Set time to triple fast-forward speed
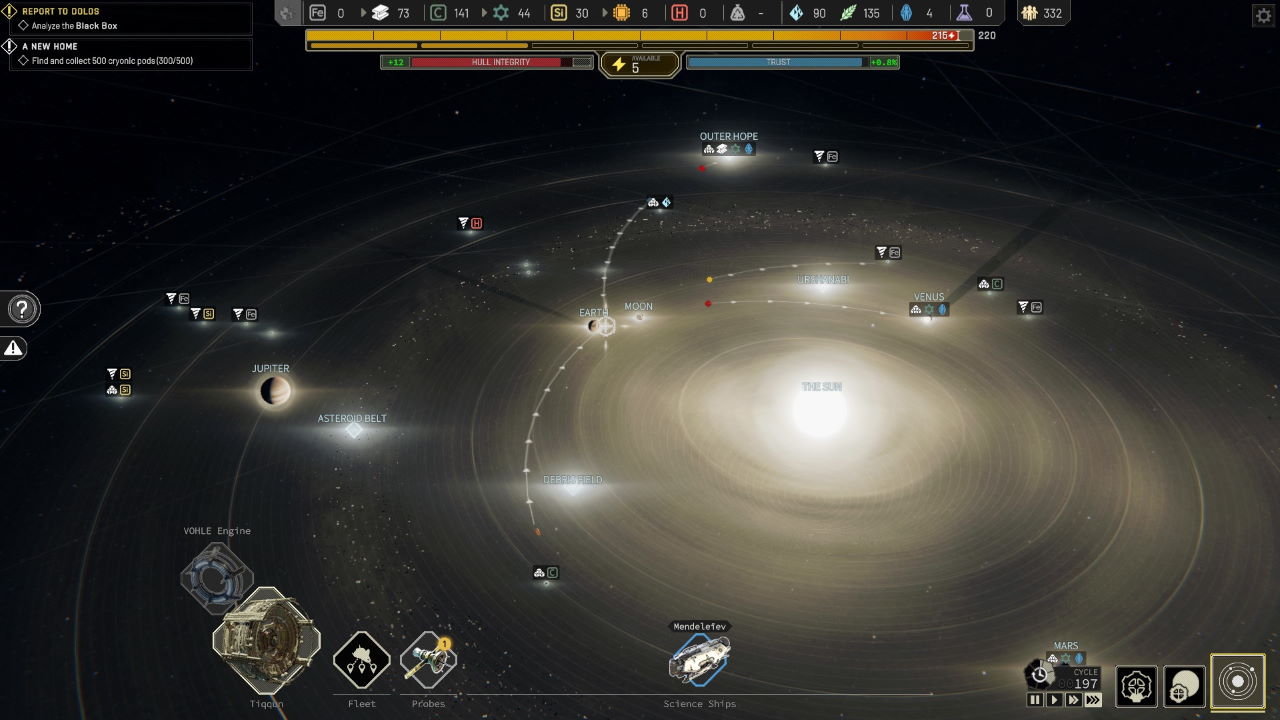This screenshot has height=720, width=1280. 1093,700
